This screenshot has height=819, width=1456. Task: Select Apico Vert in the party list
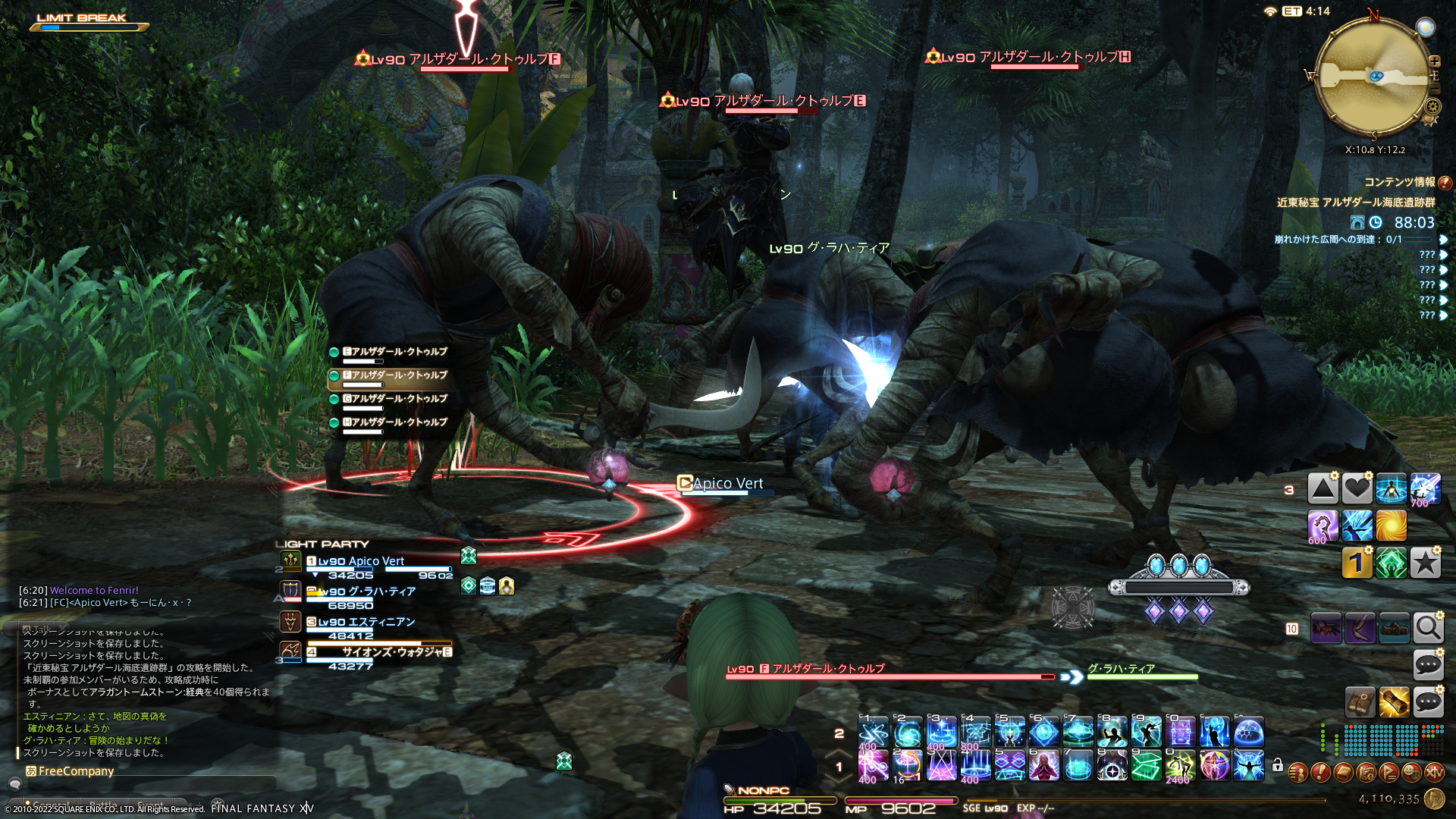[361, 561]
